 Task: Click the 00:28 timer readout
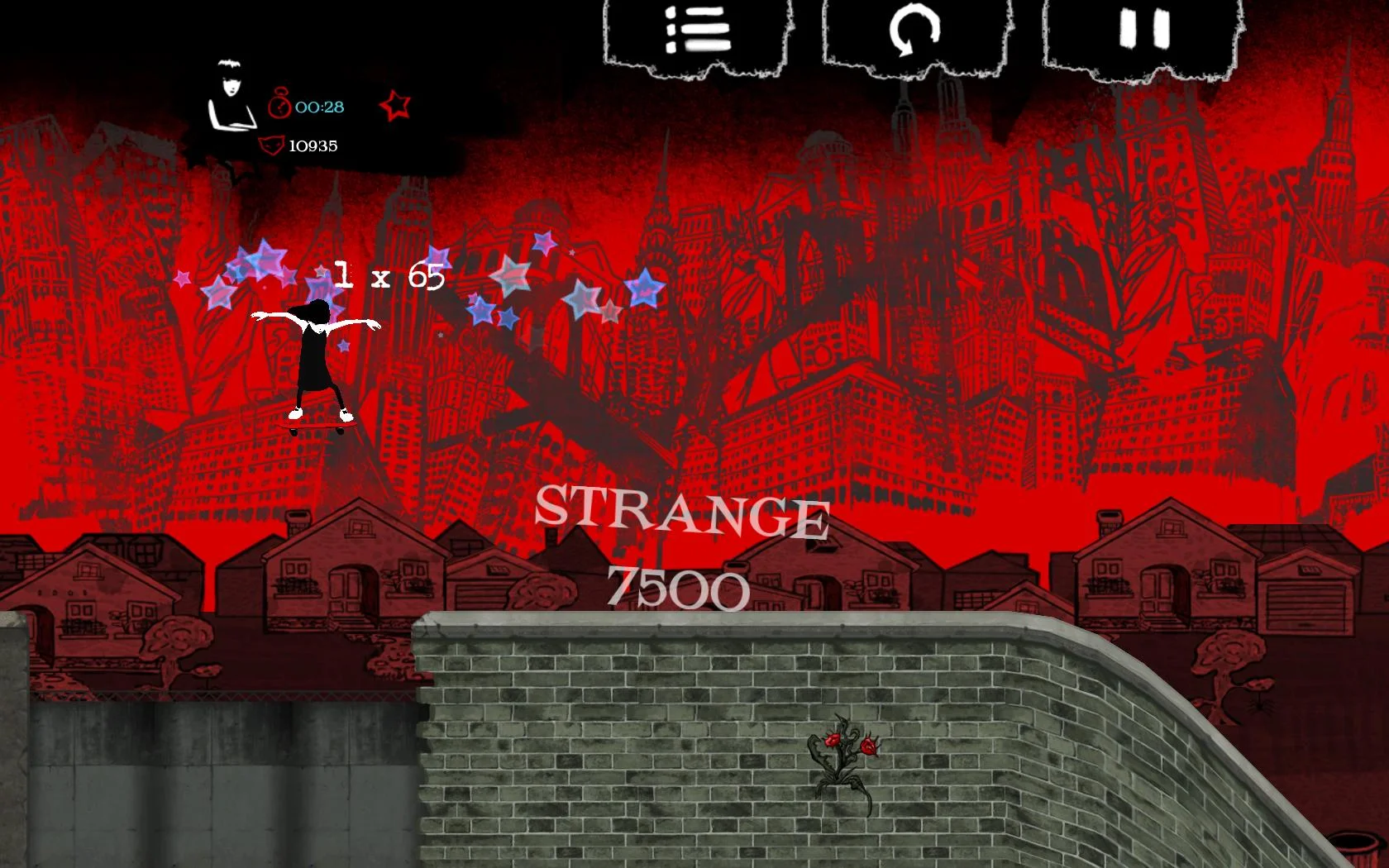click(x=318, y=106)
